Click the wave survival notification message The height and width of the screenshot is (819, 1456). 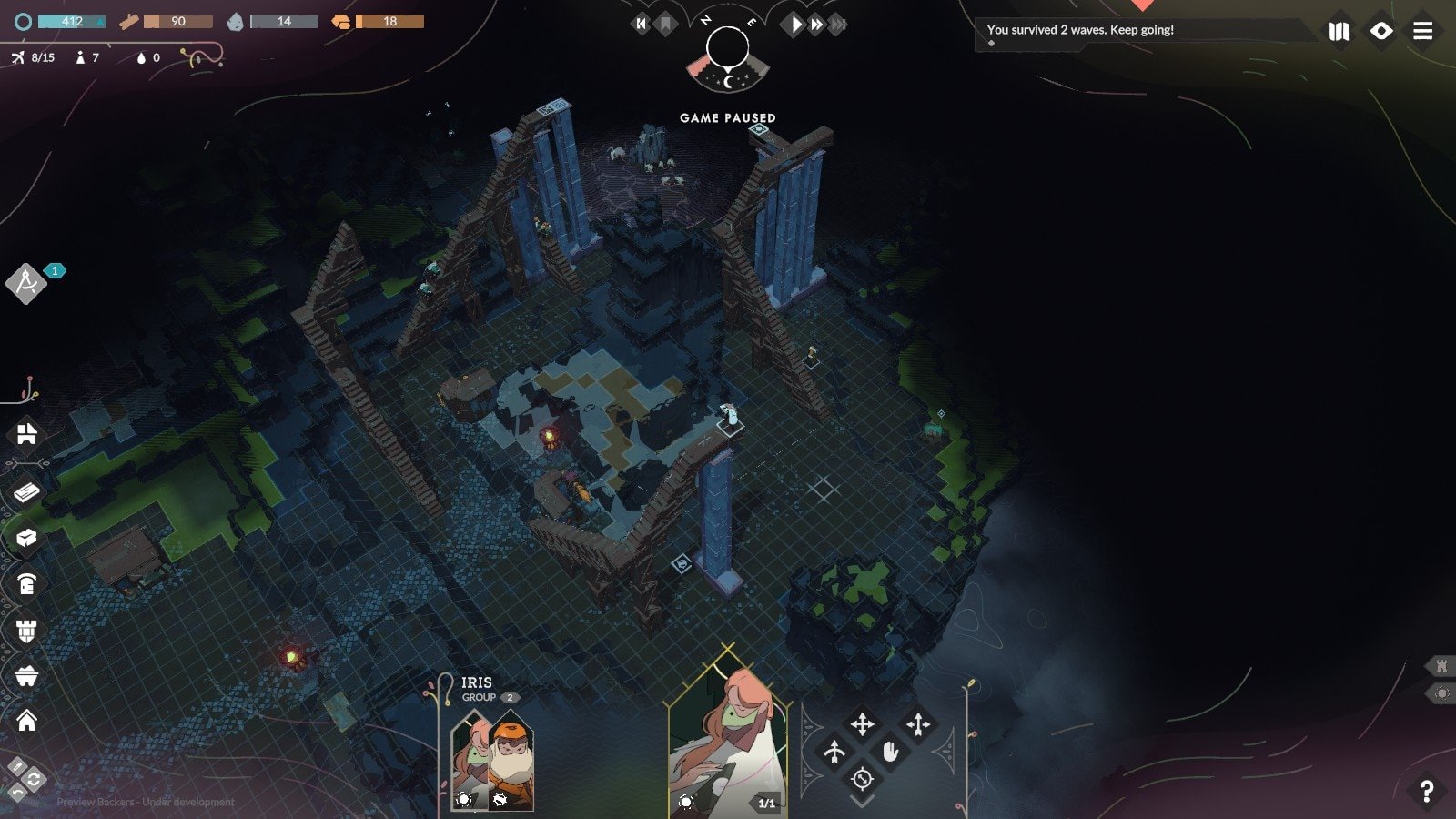(1080, 30)
